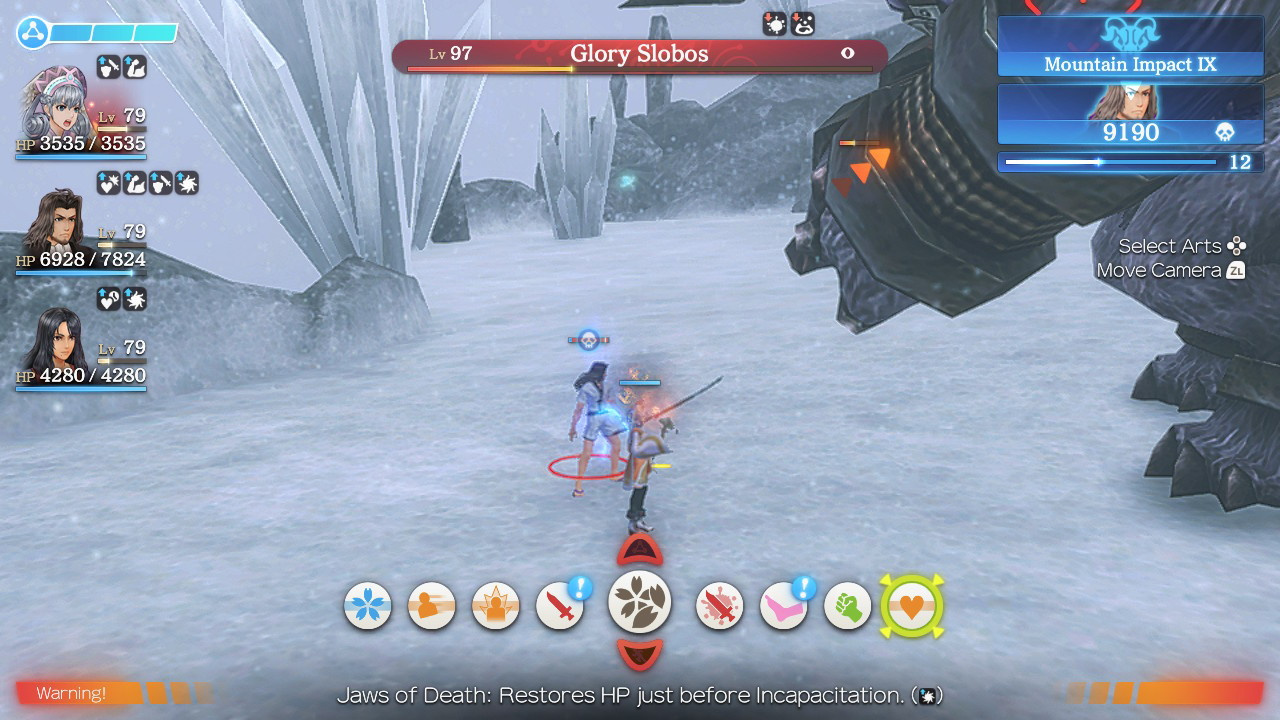The height and width of the screenshot is (720, 1280).
Task: Click the blood-splattered sword art icon
Action: pyautogui.click(x=717, y=605)
